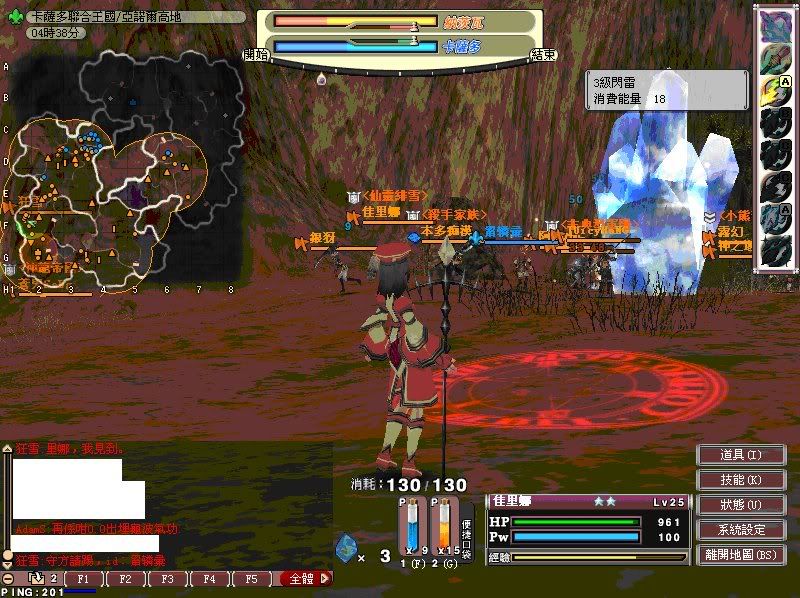Open the 狀態 (U) status window

[740, 505]
